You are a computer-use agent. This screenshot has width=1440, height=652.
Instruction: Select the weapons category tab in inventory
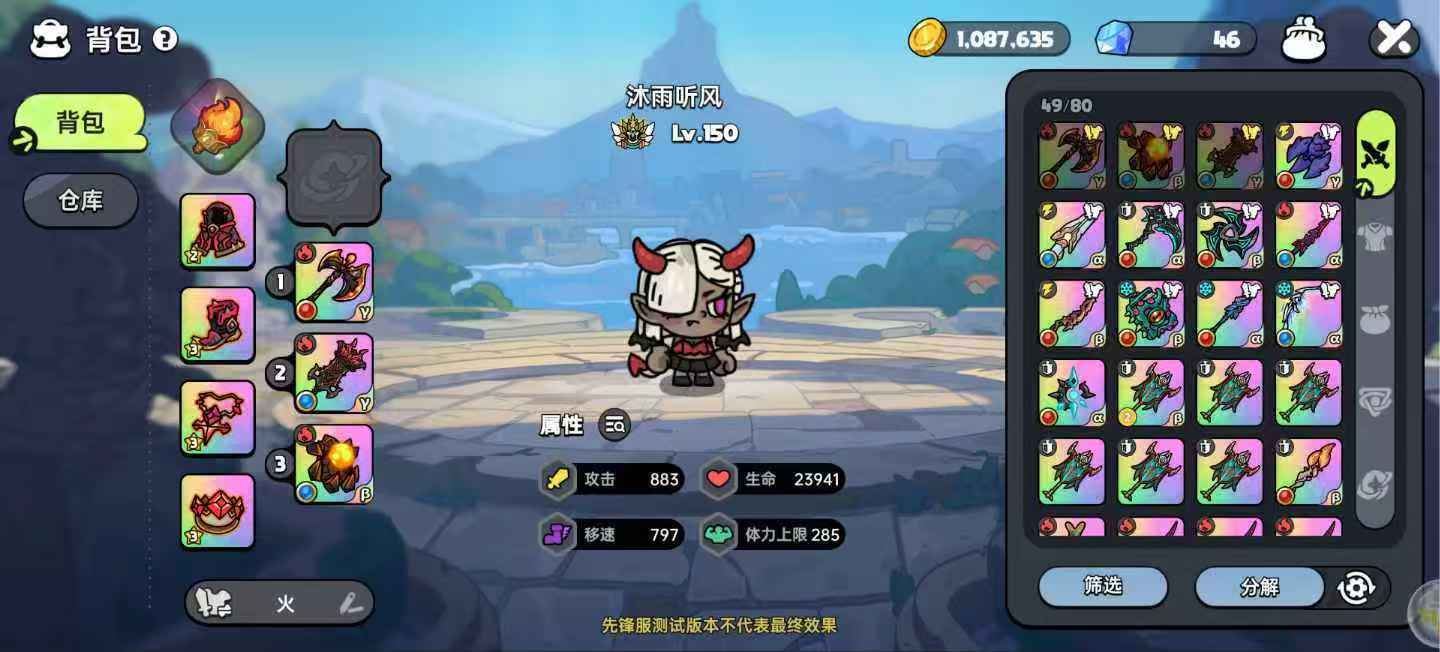[x=1375, y=153]
